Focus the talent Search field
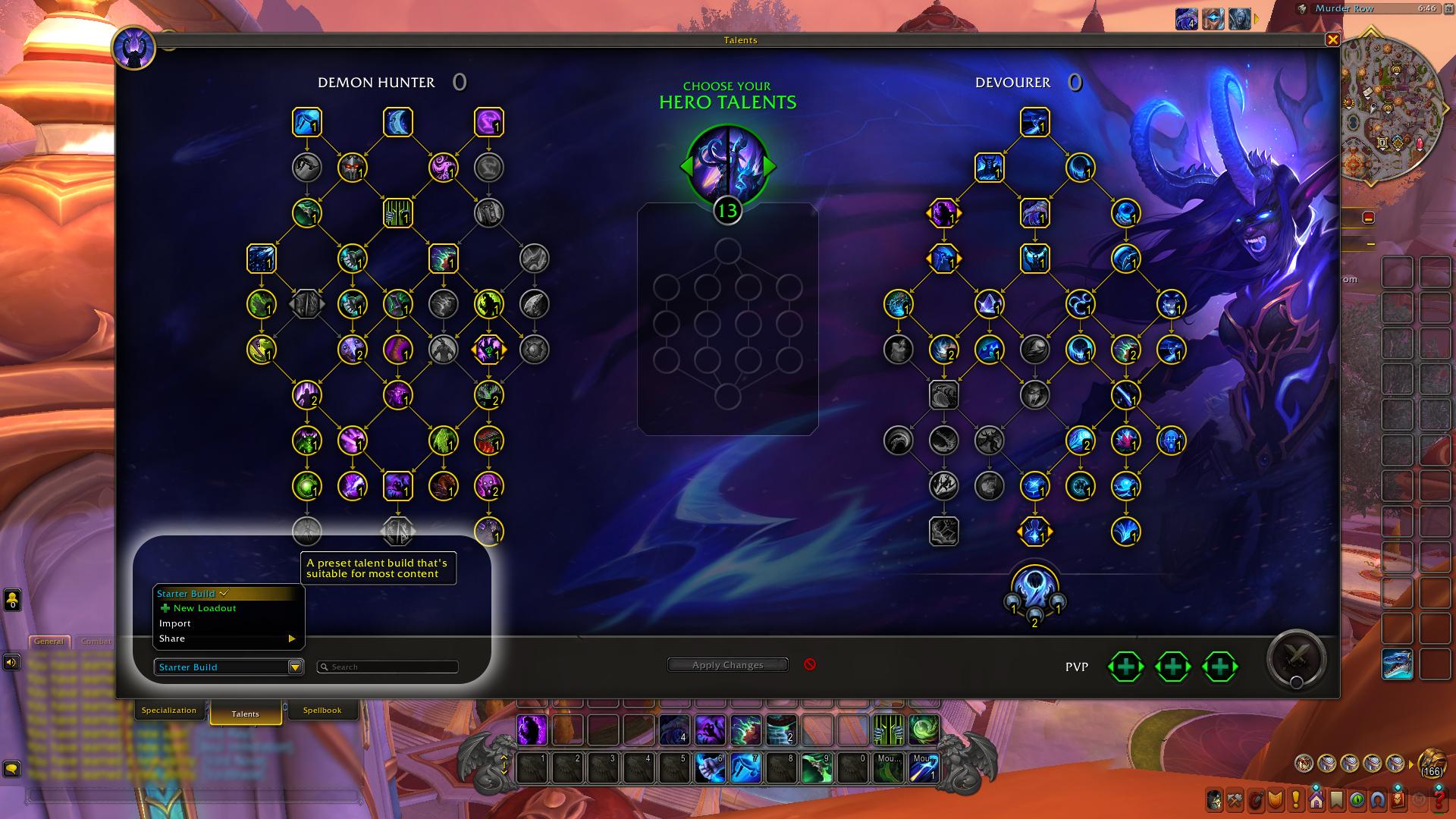The height and width of the screenshot is (819, 1456). [x=388, y=667]
